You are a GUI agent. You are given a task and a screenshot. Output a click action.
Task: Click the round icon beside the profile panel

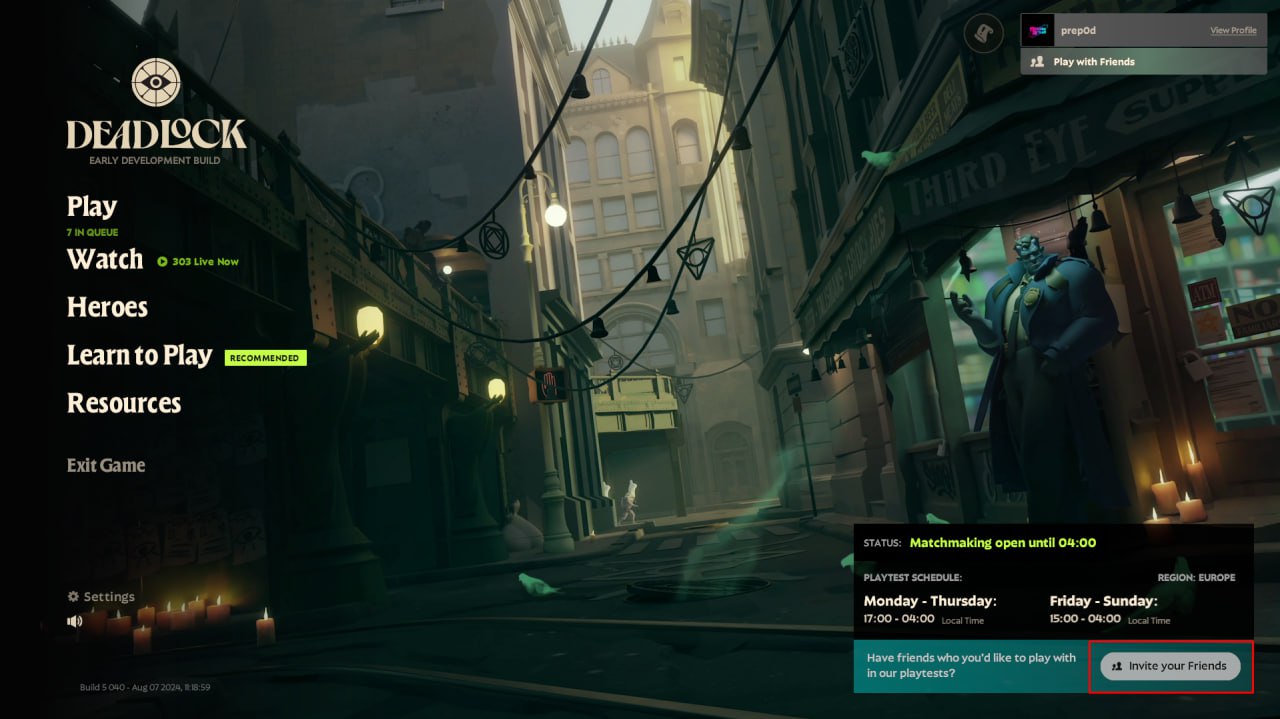984,35
